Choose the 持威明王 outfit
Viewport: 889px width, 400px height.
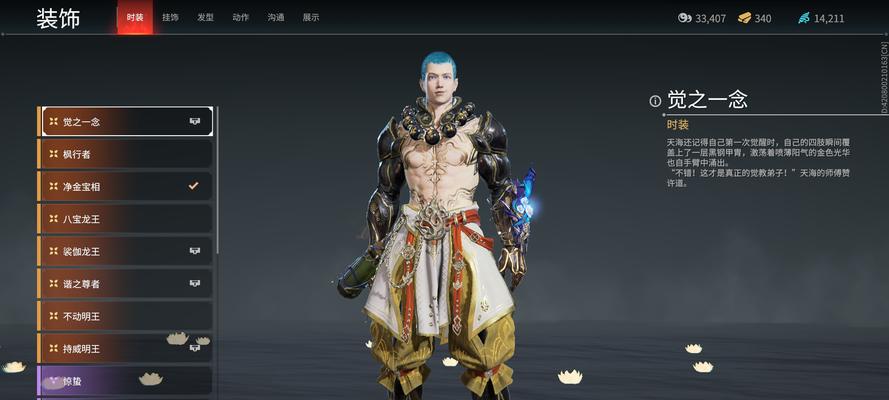tap(125, 348)
